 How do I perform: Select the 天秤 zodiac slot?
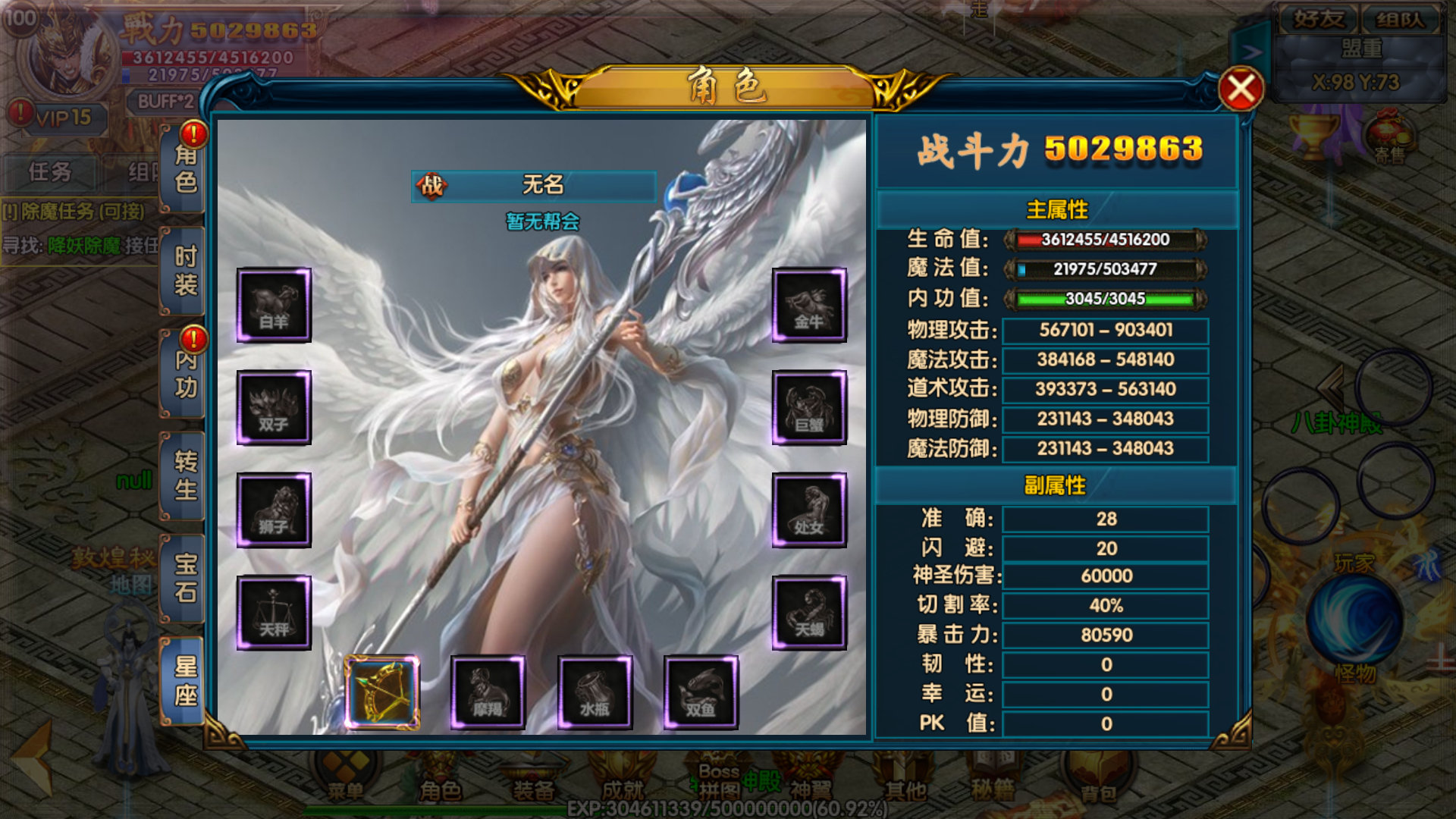[x=274, y=612]
